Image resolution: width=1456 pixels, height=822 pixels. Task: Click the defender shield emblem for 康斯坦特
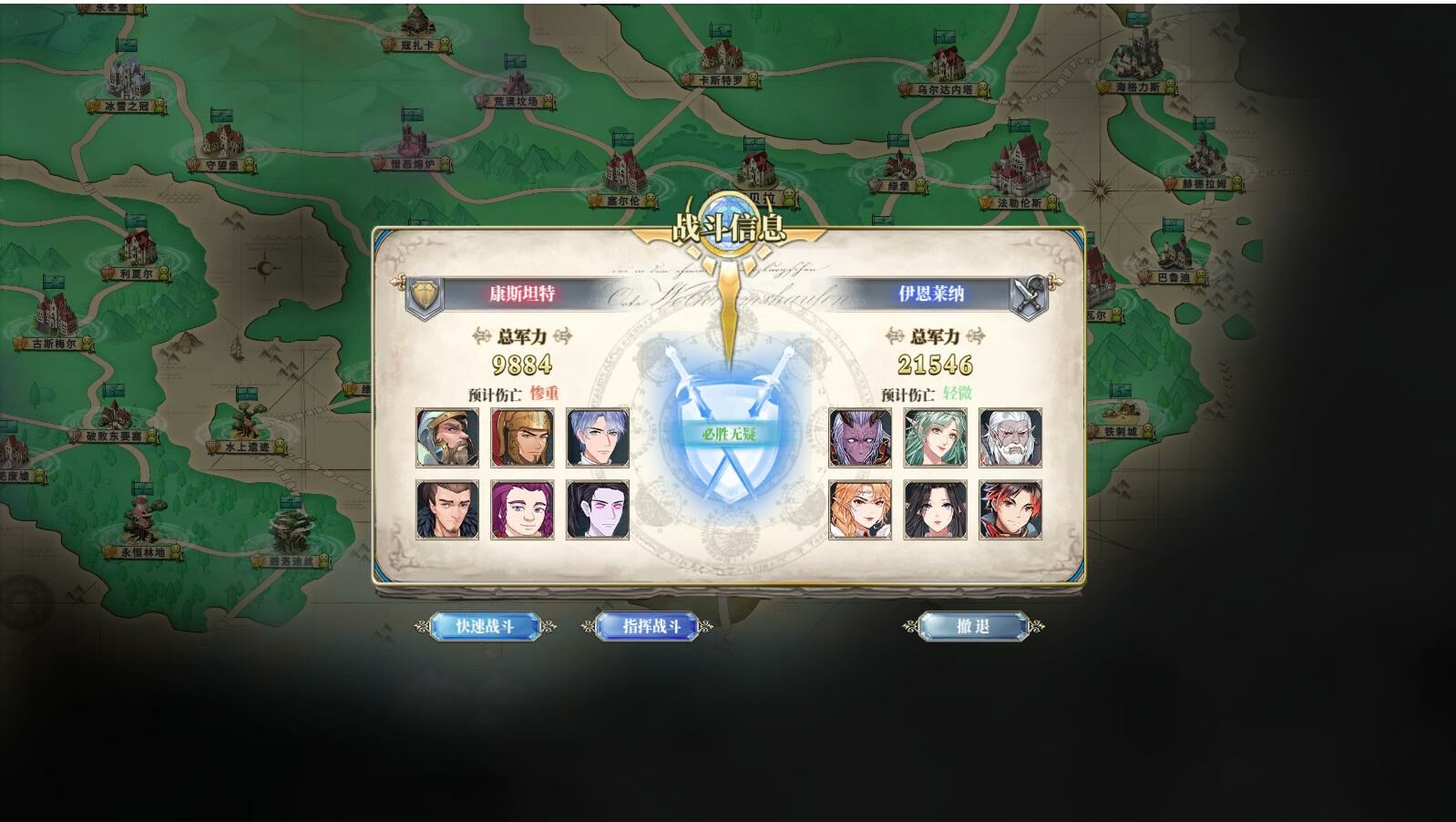(x=425, y=295)
